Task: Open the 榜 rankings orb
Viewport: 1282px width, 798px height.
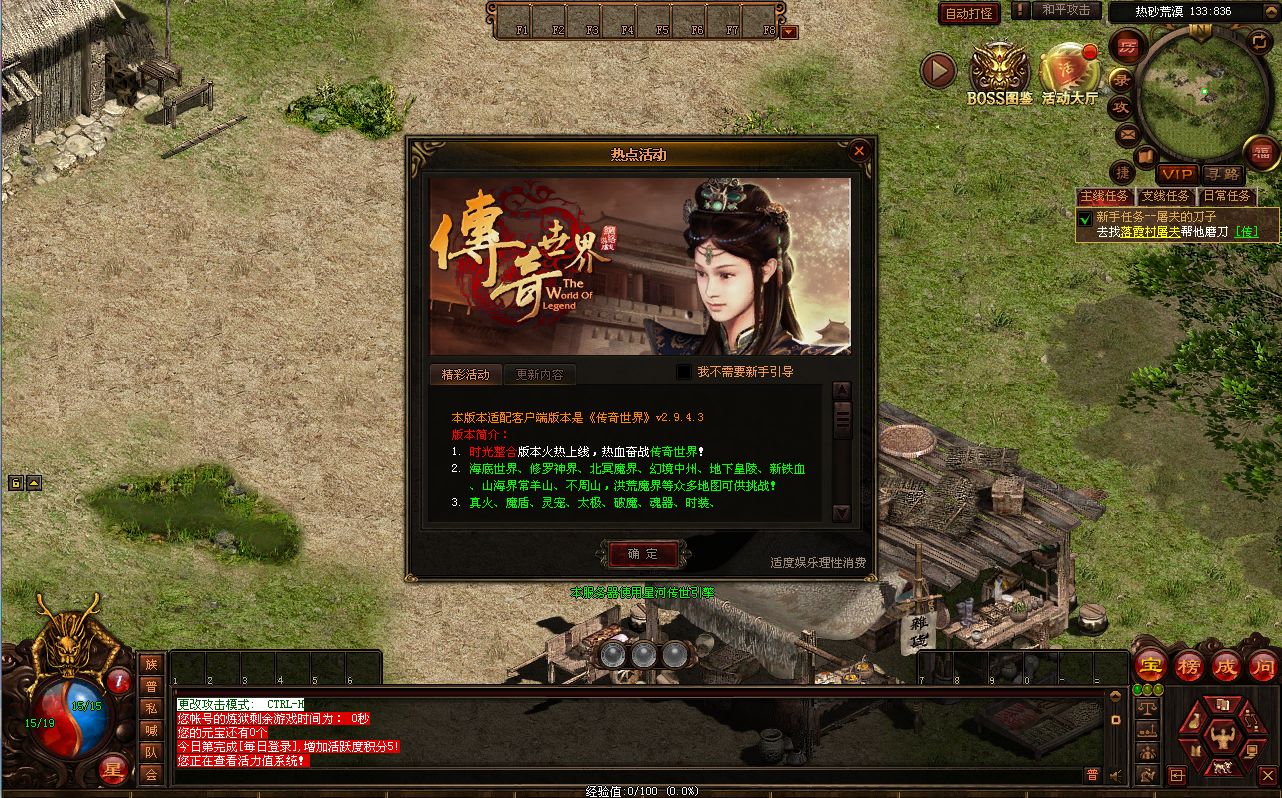Action: [1189, 665]
